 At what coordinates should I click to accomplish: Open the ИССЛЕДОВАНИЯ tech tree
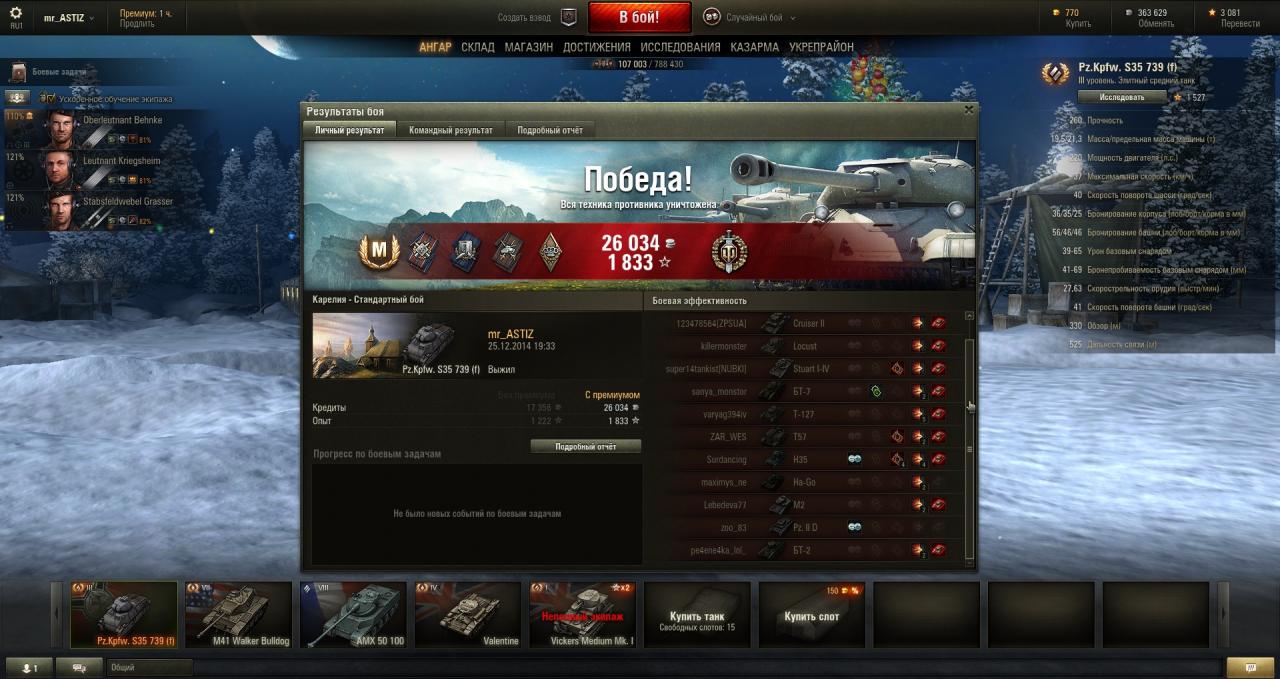tap(680, 47)
